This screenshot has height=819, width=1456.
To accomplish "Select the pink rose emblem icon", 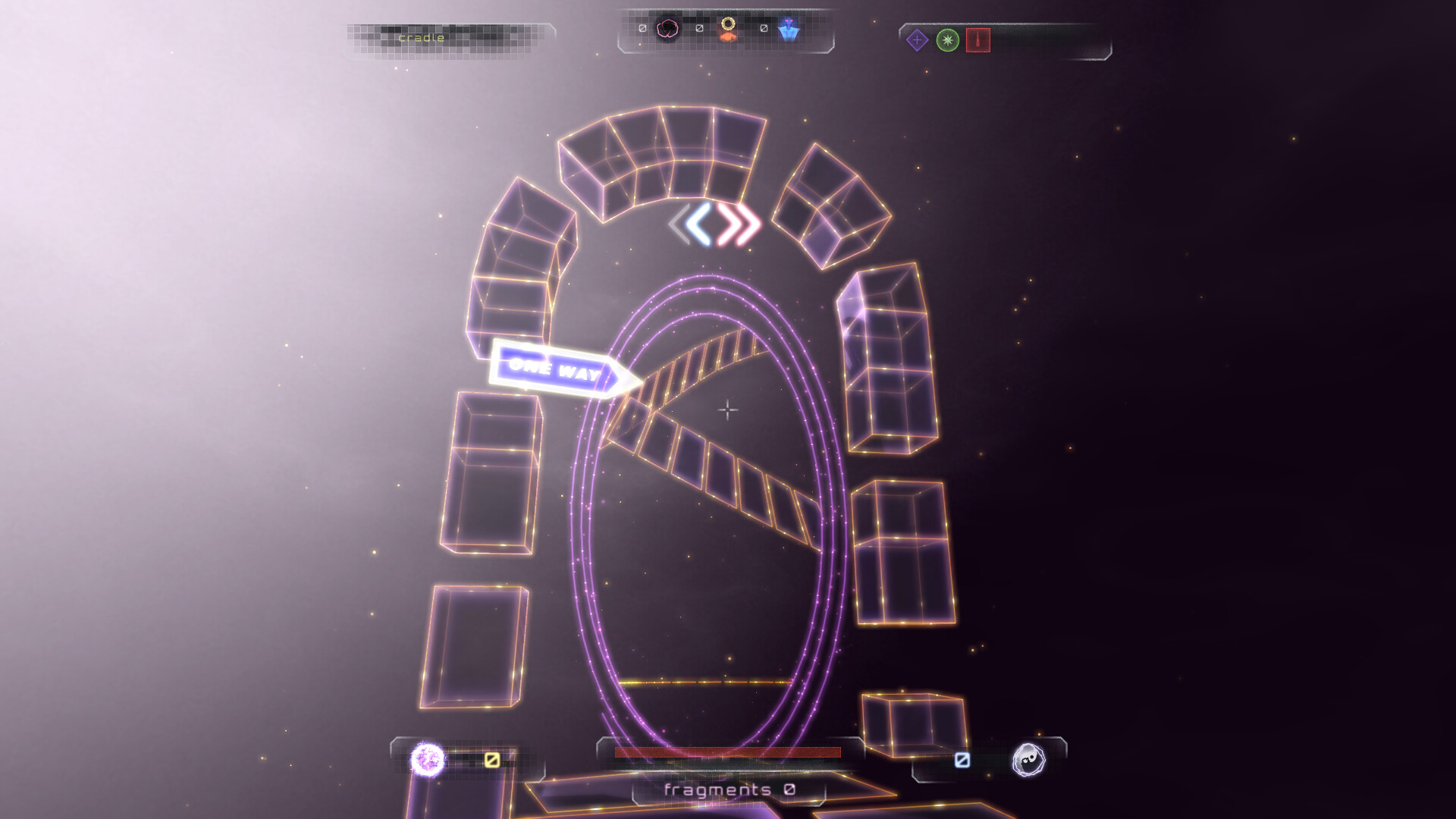I will pyautogui.click(x=667, y=28).
